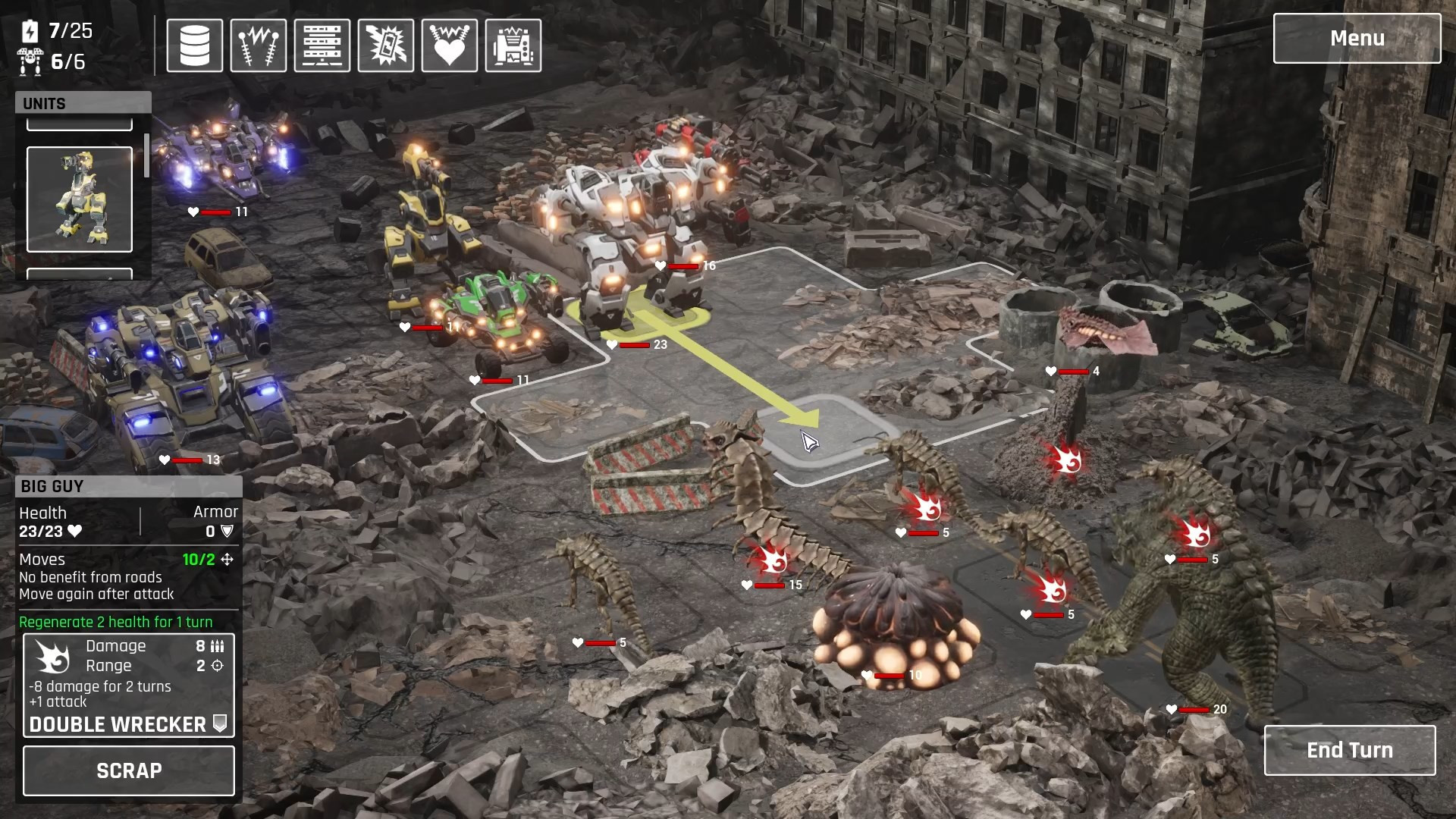
Task: Open the Menu
Action: (1357, 38)
